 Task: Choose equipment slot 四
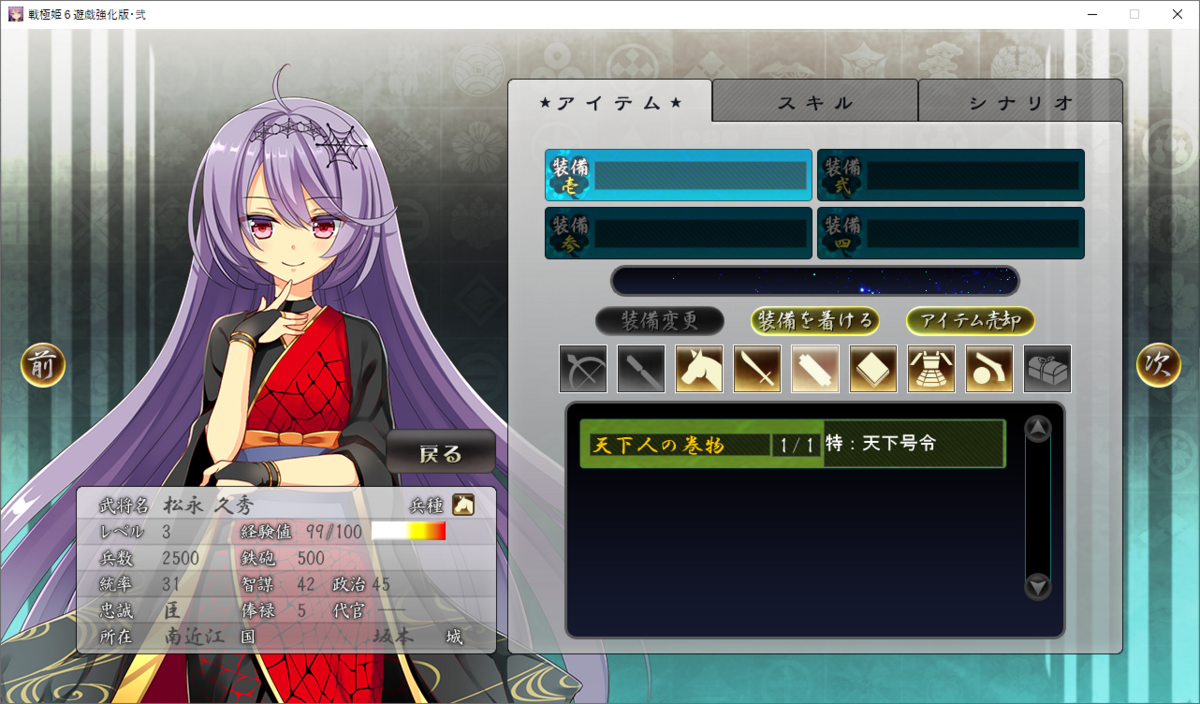tap(950, 233)
